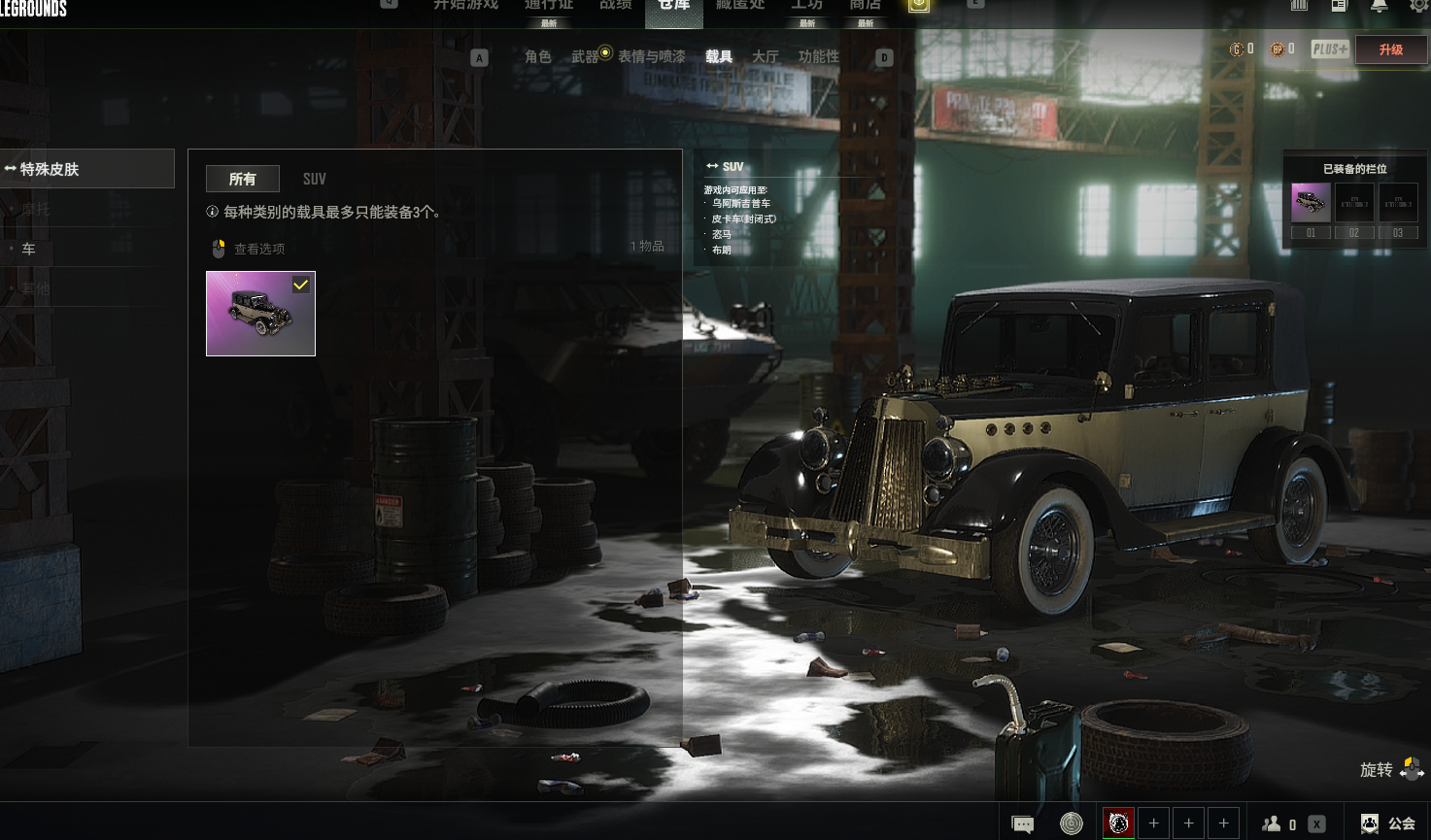Click equipped slot 01 with the car

point(1311,203)
